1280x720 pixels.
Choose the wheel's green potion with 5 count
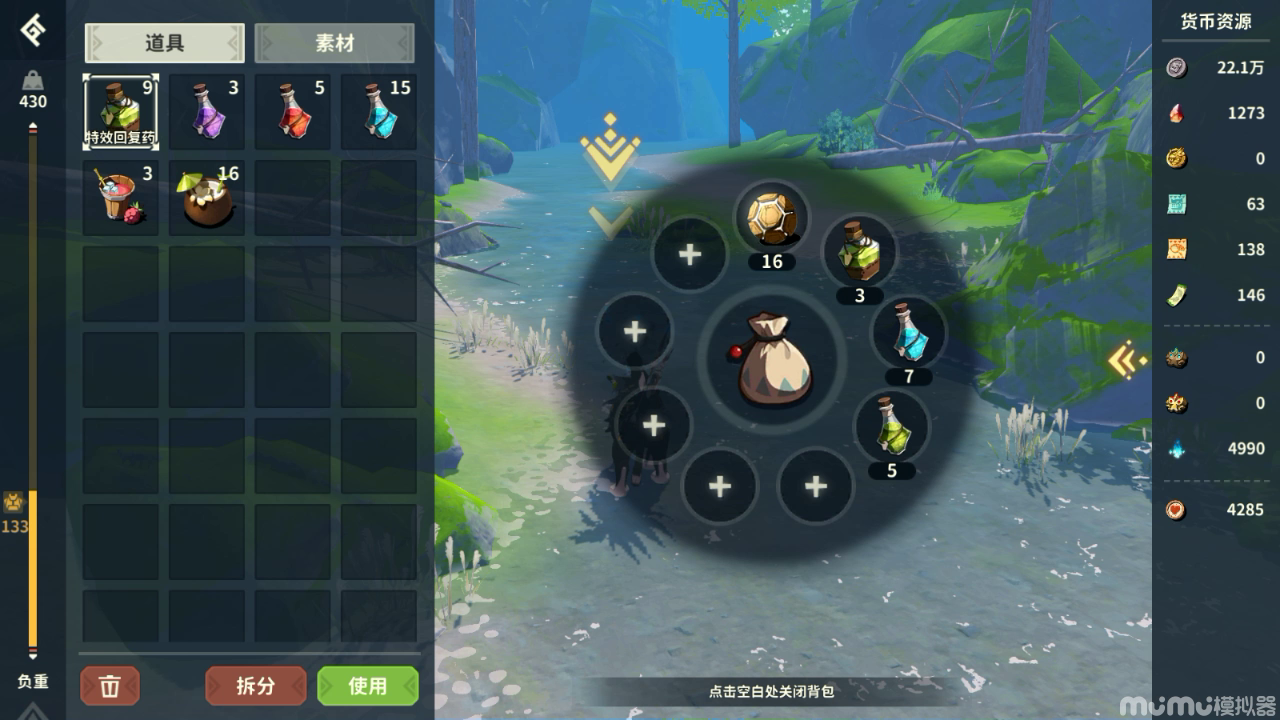[x=891, y=427]
